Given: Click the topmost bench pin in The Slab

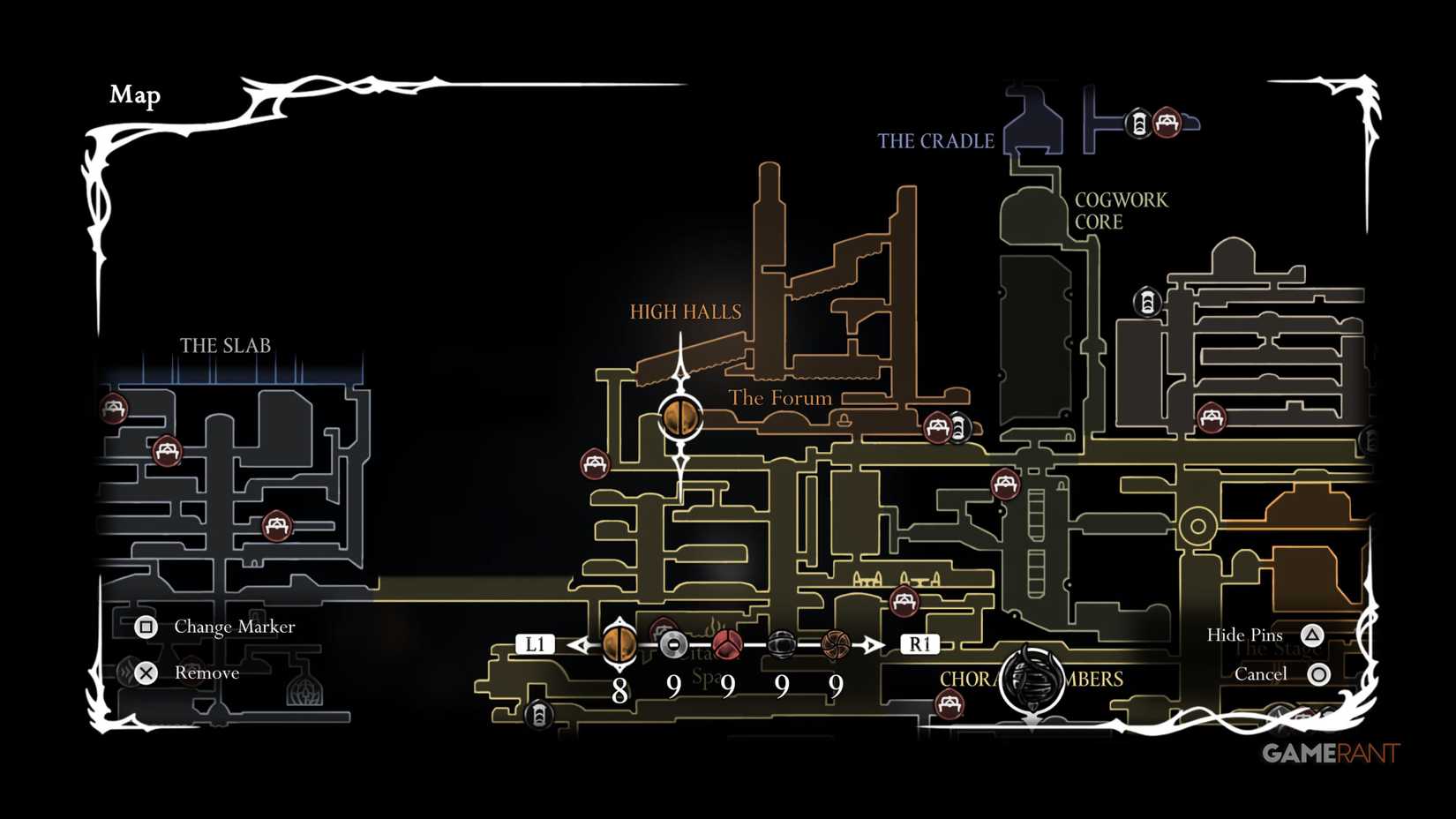Looking at the screenshot, I should (x=114, y=409).
